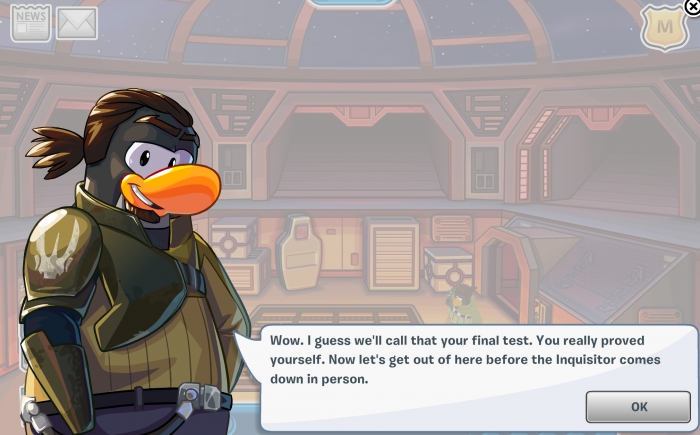Close the window with the X button

point(692,5)
